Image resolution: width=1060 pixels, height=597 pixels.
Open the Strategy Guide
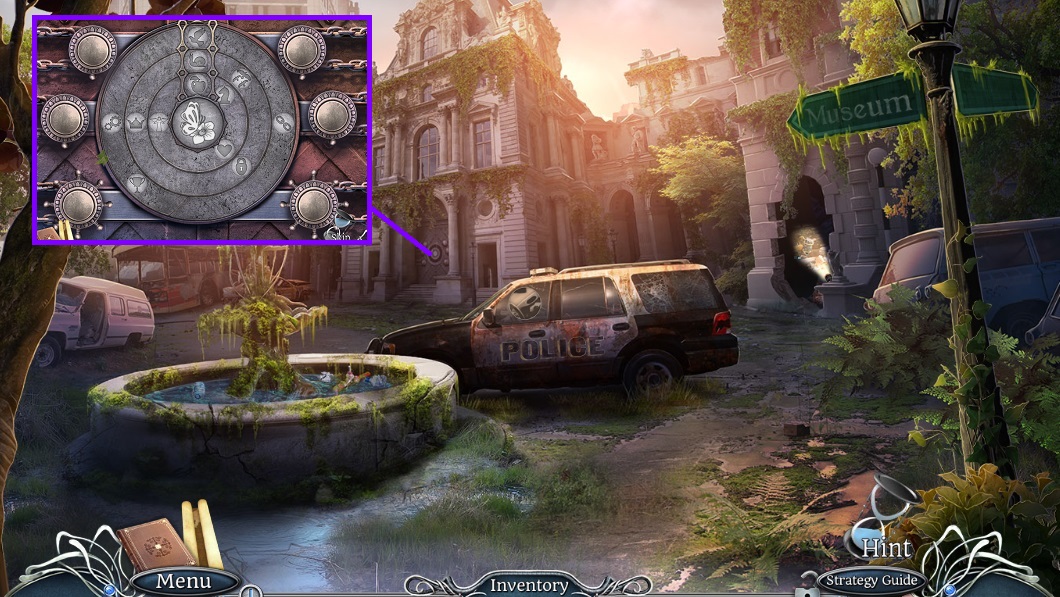[x=869, y=580]
